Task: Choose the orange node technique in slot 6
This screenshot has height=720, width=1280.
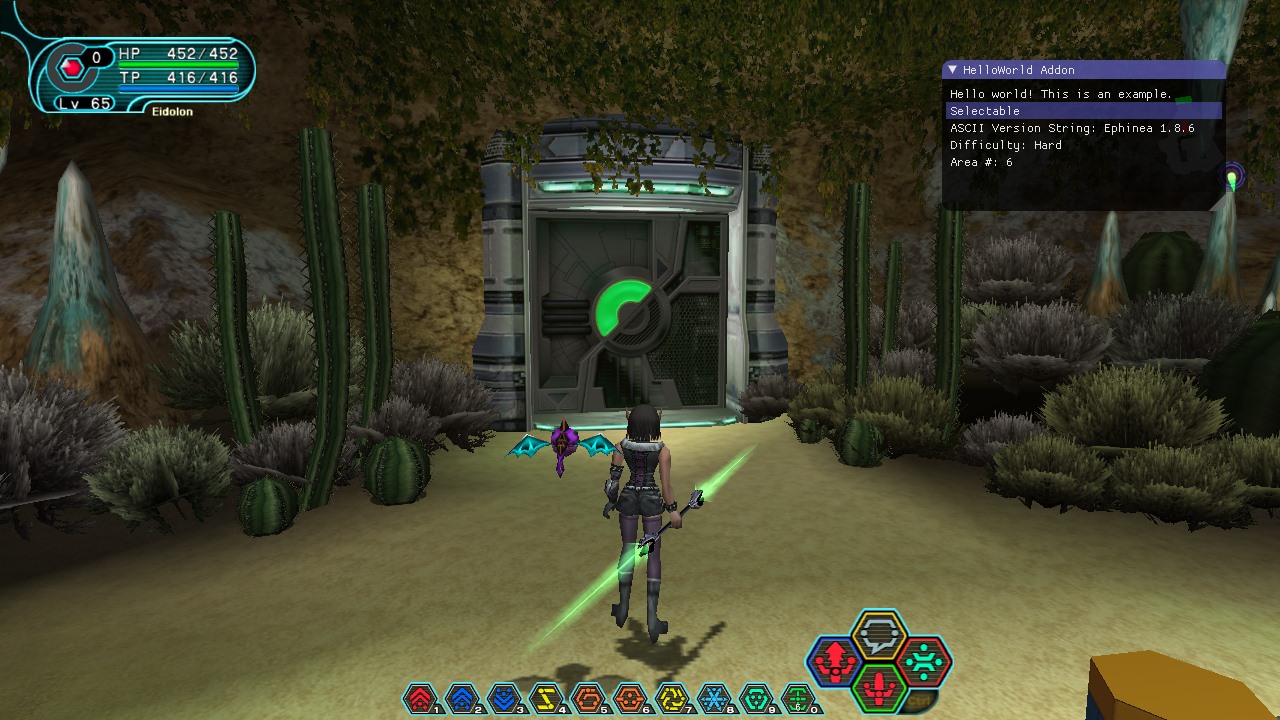Action: [x=630, y=698]
